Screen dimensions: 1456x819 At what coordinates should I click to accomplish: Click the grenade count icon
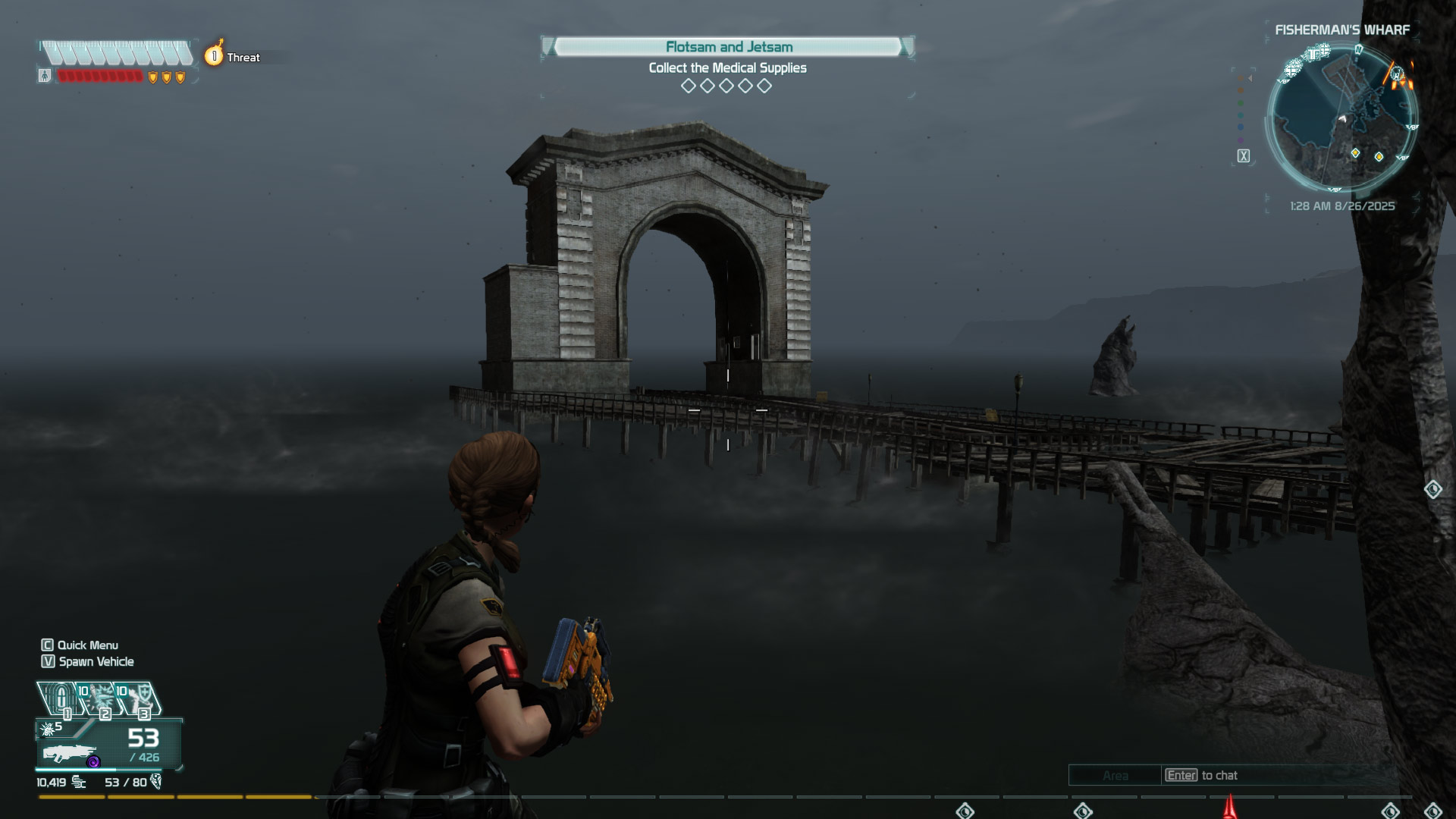48,729
